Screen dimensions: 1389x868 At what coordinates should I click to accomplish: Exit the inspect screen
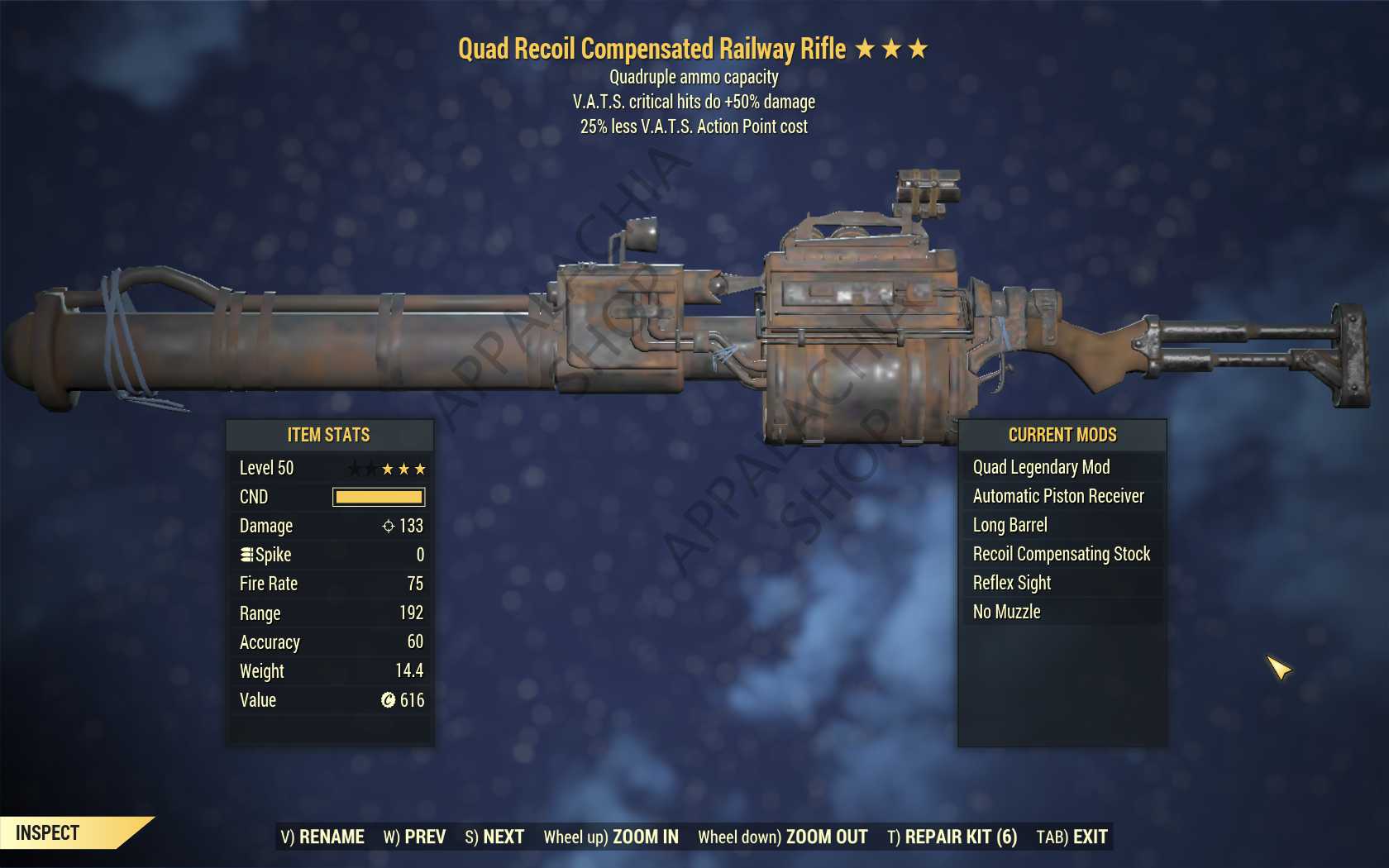pyautogui.click(x=1072, y=837)
